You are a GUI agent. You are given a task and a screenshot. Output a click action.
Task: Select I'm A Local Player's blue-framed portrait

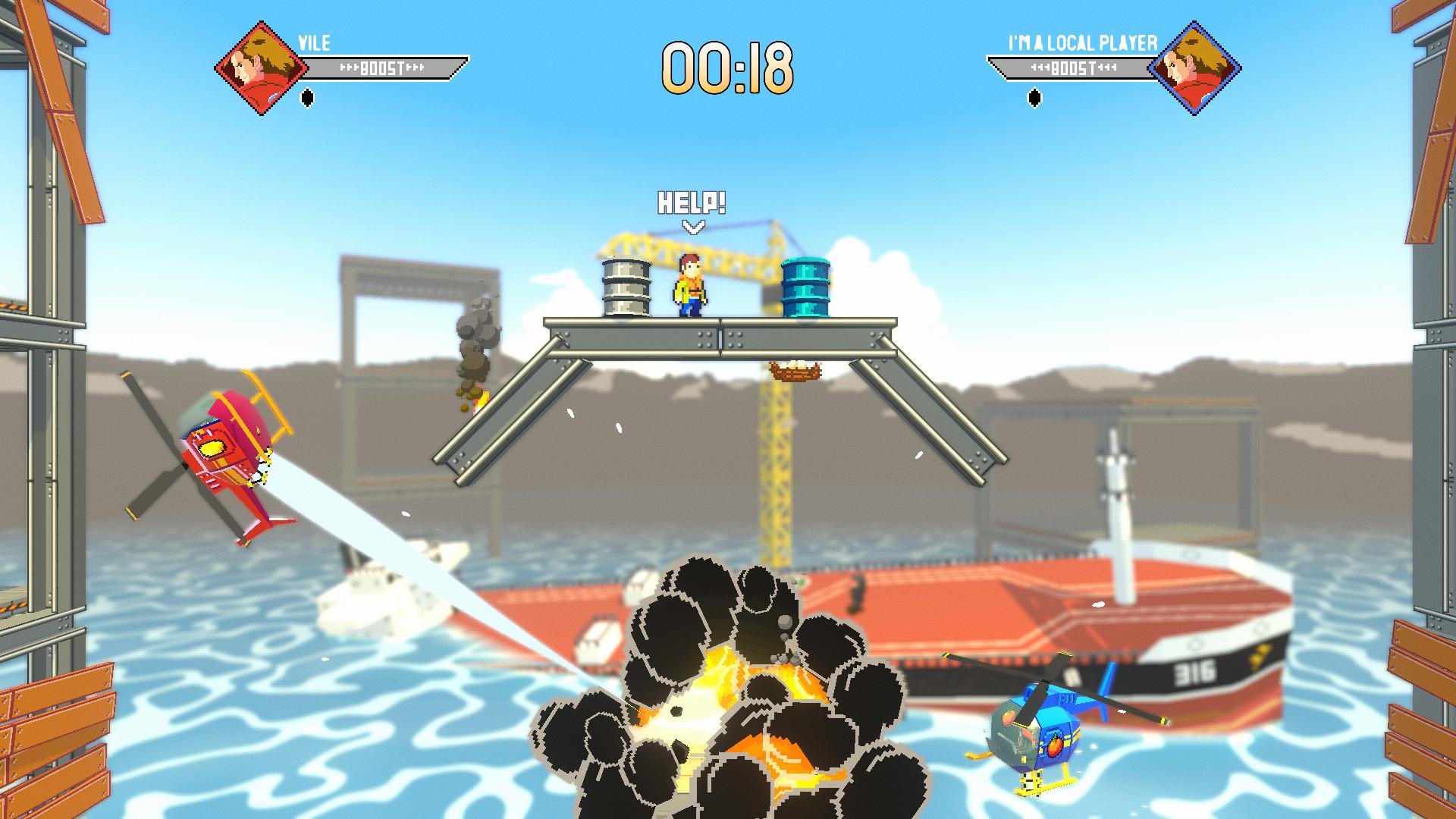(x=1194, y=68)
